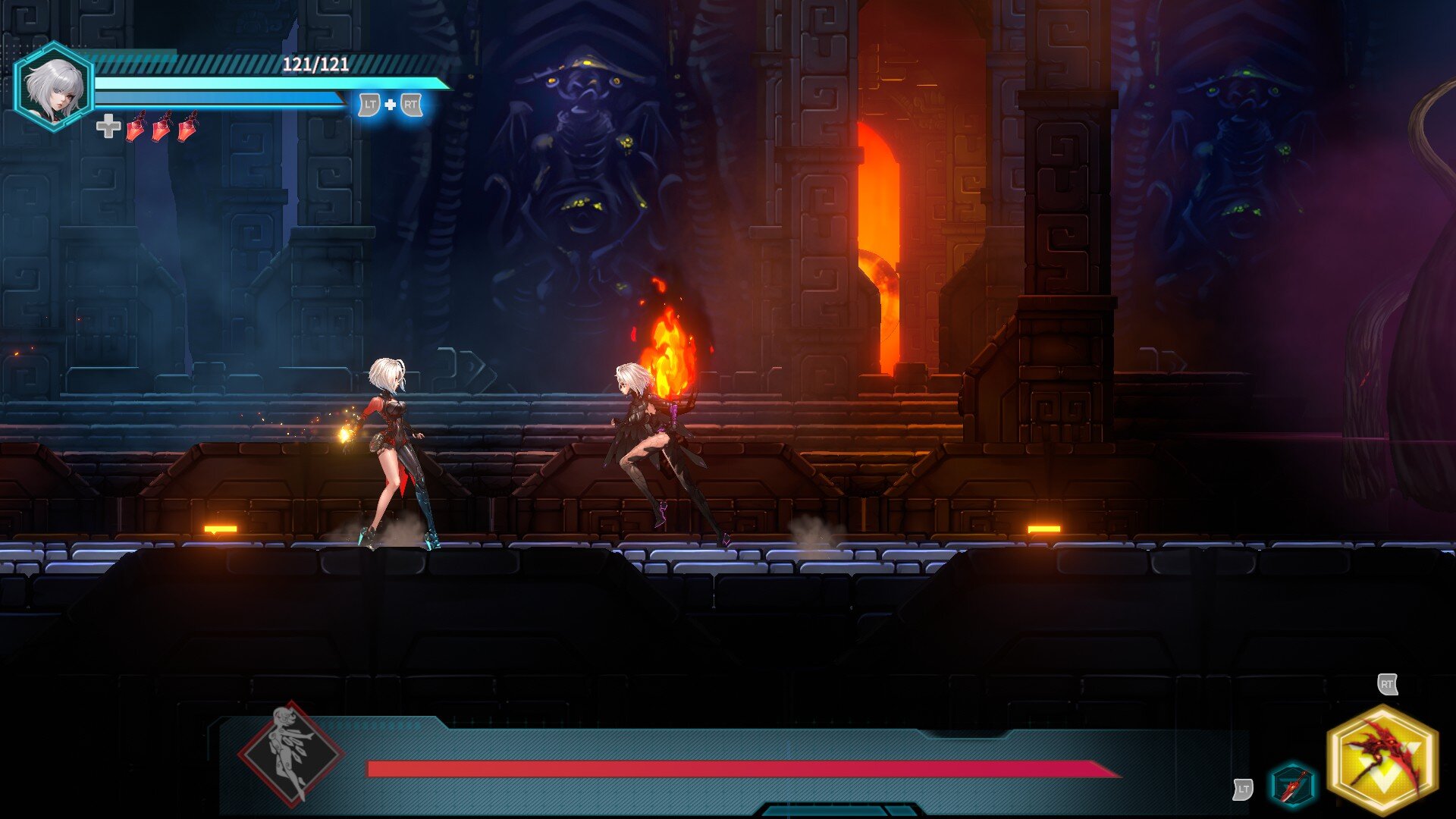
Task: Select the small red blade sub-weapon icon
Action: click(x=1292, y=785)
